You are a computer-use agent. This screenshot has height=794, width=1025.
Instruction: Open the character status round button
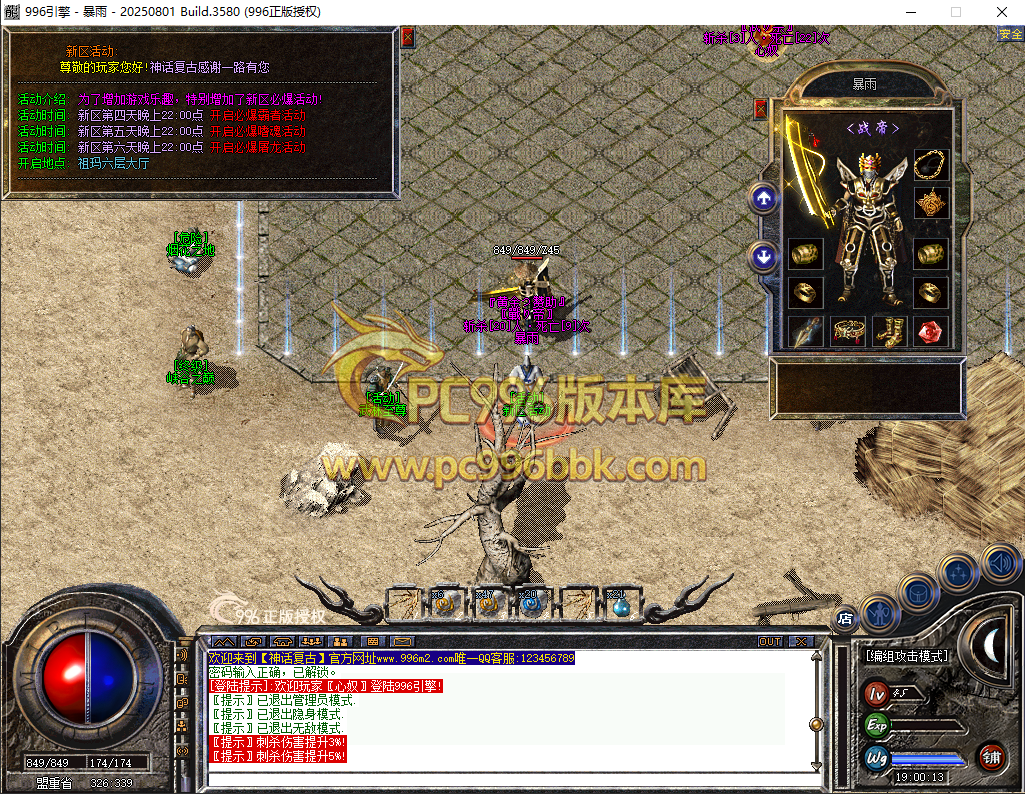pos(879,609)
